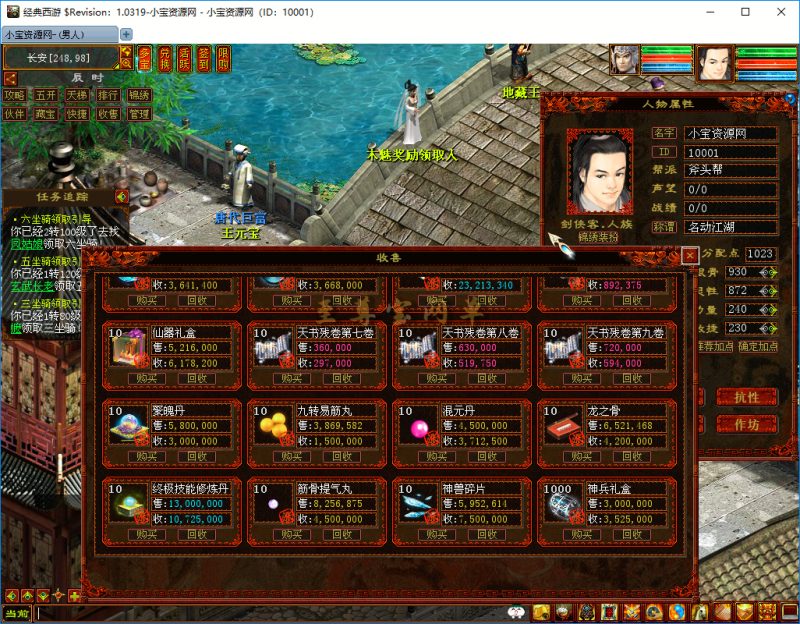Open the 作坊 workshop button
Viewport: 800px width, 624px height.
pyautogui.click(x=747, y=424)
